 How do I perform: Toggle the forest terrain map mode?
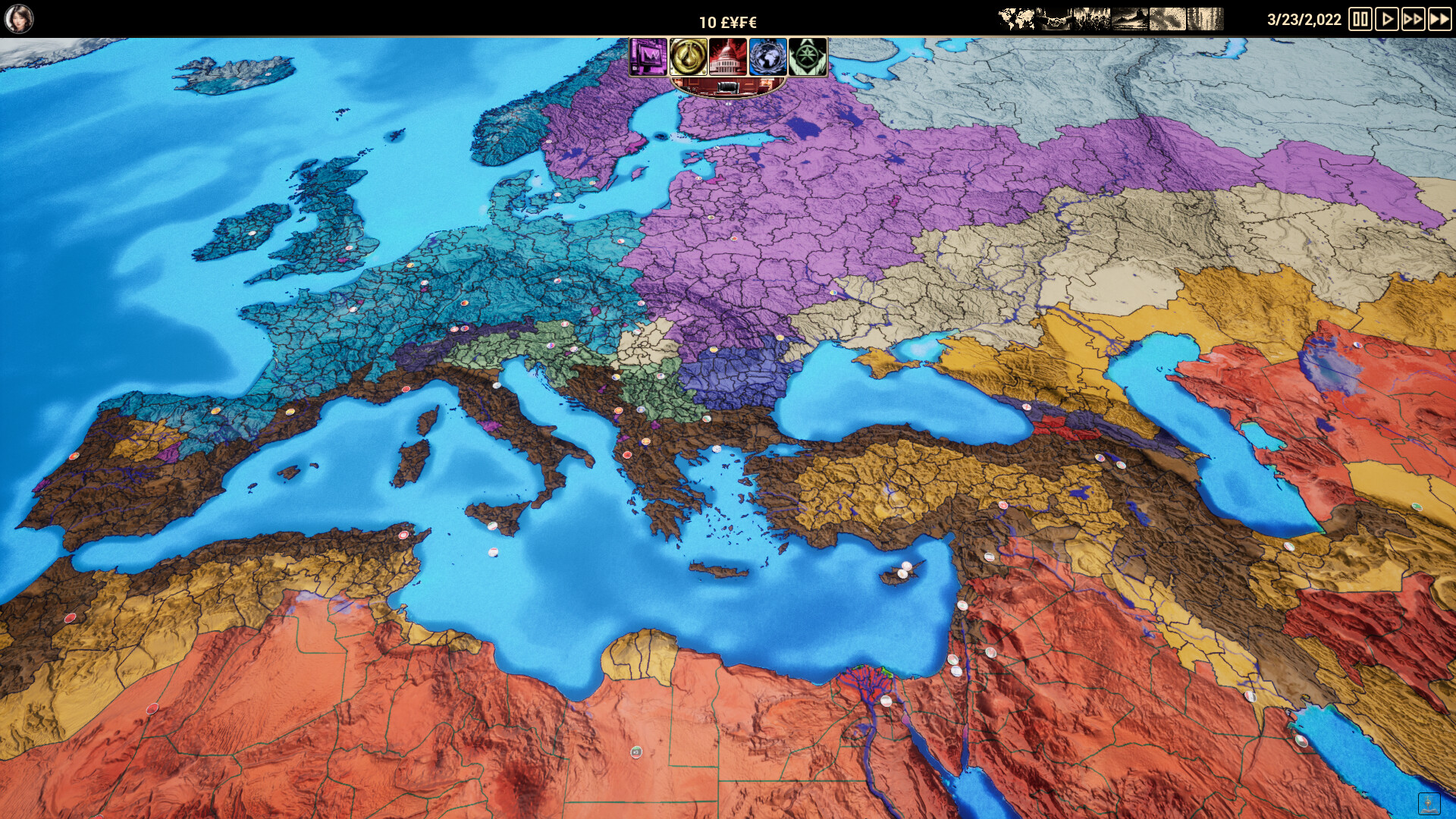[x=1205, y=17]
